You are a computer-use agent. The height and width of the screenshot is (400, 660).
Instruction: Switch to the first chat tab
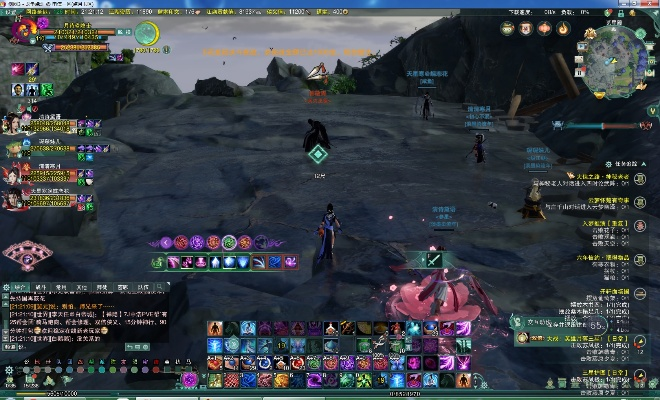pyautogui.click(x=18, y=286)
